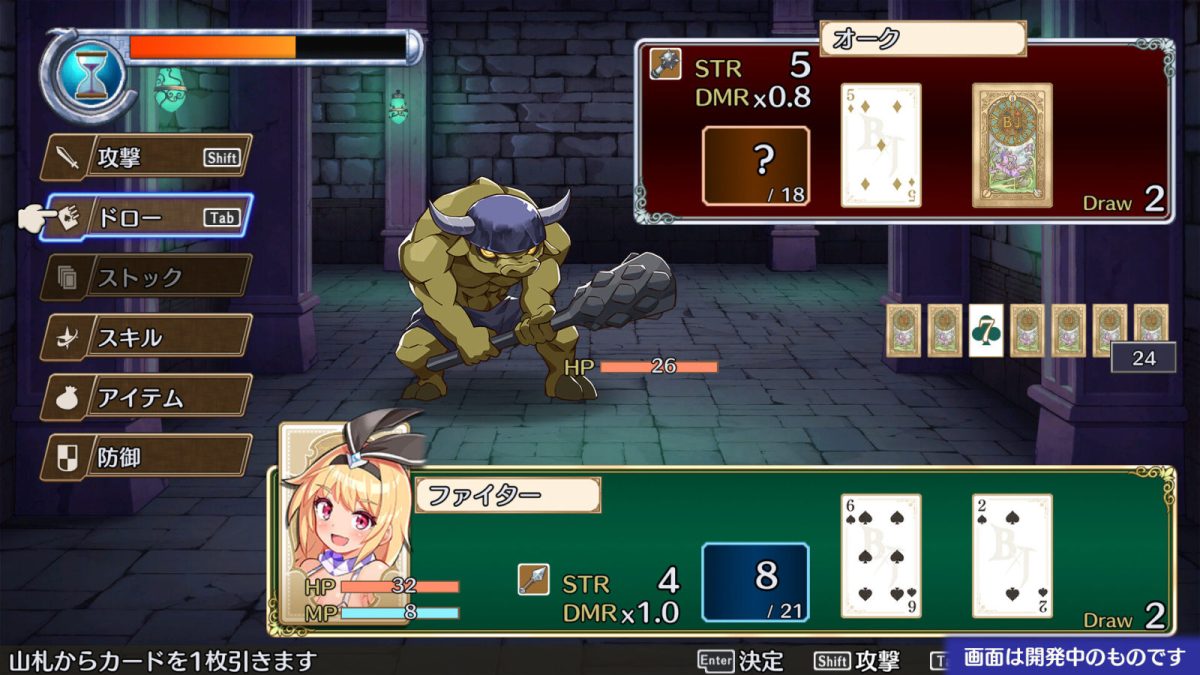This screenshot has width=1200, height=675.
Task: Select the orc's face-down card
Action: tap(1012, 145)
